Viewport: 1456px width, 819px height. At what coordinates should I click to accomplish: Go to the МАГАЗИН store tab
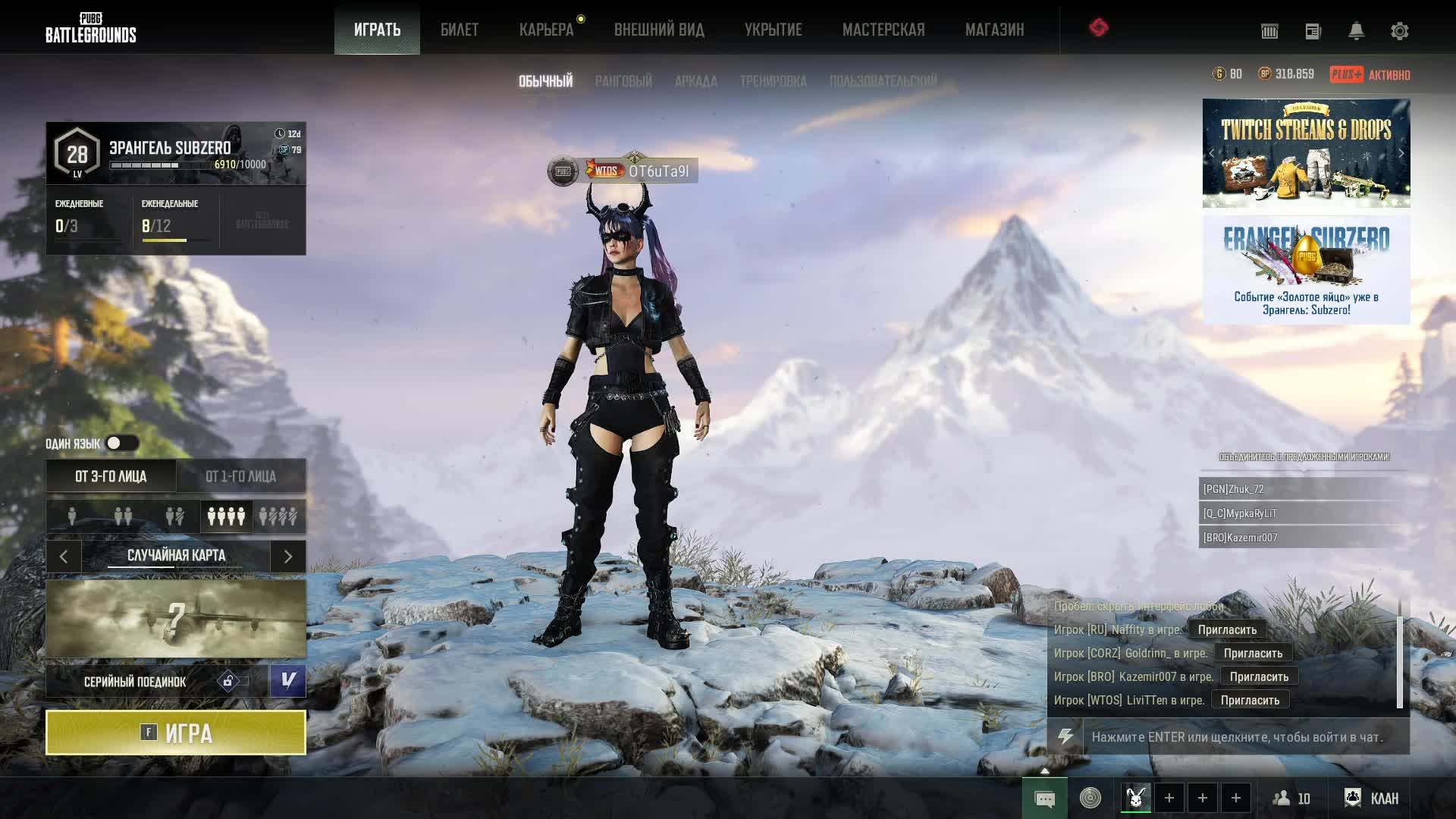(x=994, y=30)
